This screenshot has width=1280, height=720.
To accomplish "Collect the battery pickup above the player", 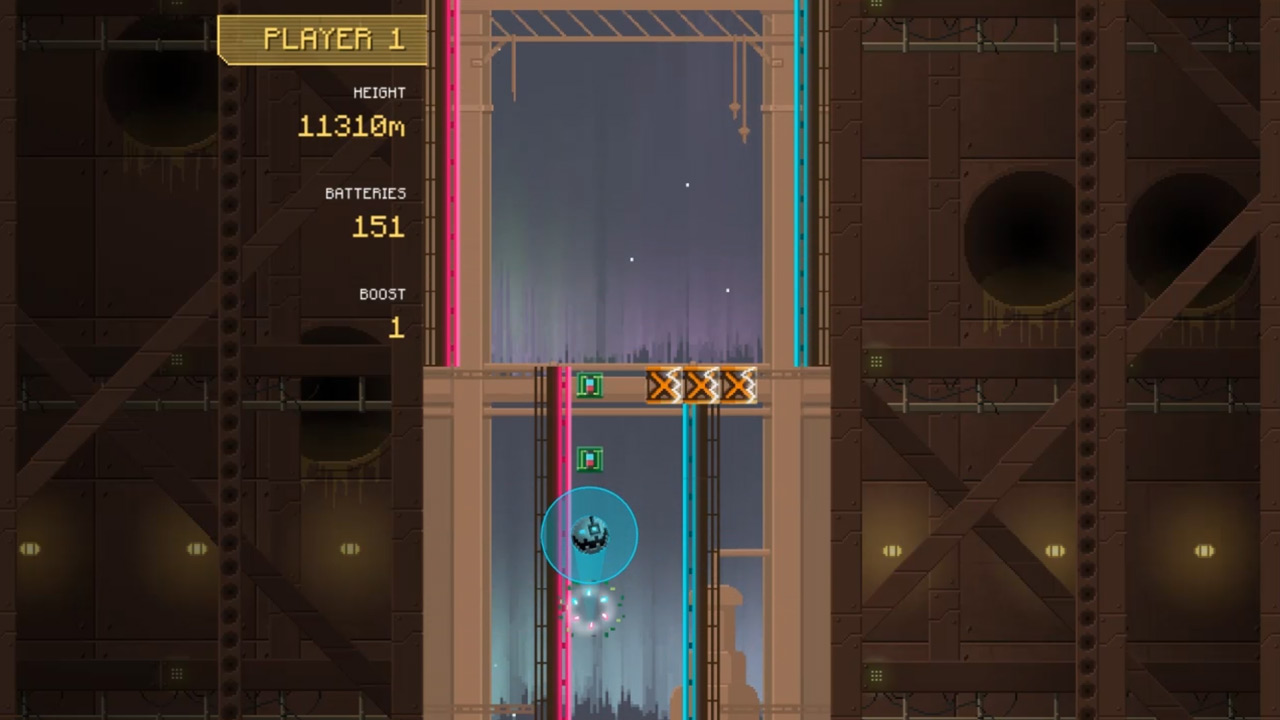I will (590, 458).
